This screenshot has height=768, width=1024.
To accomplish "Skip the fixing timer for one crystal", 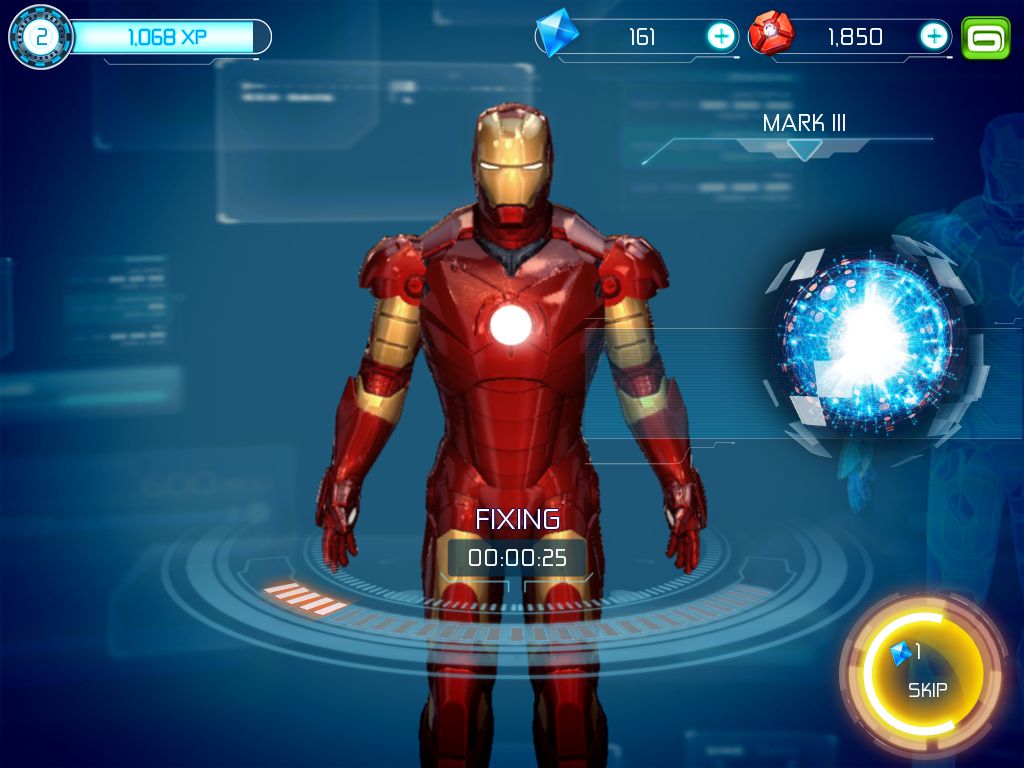I will 926,676.
